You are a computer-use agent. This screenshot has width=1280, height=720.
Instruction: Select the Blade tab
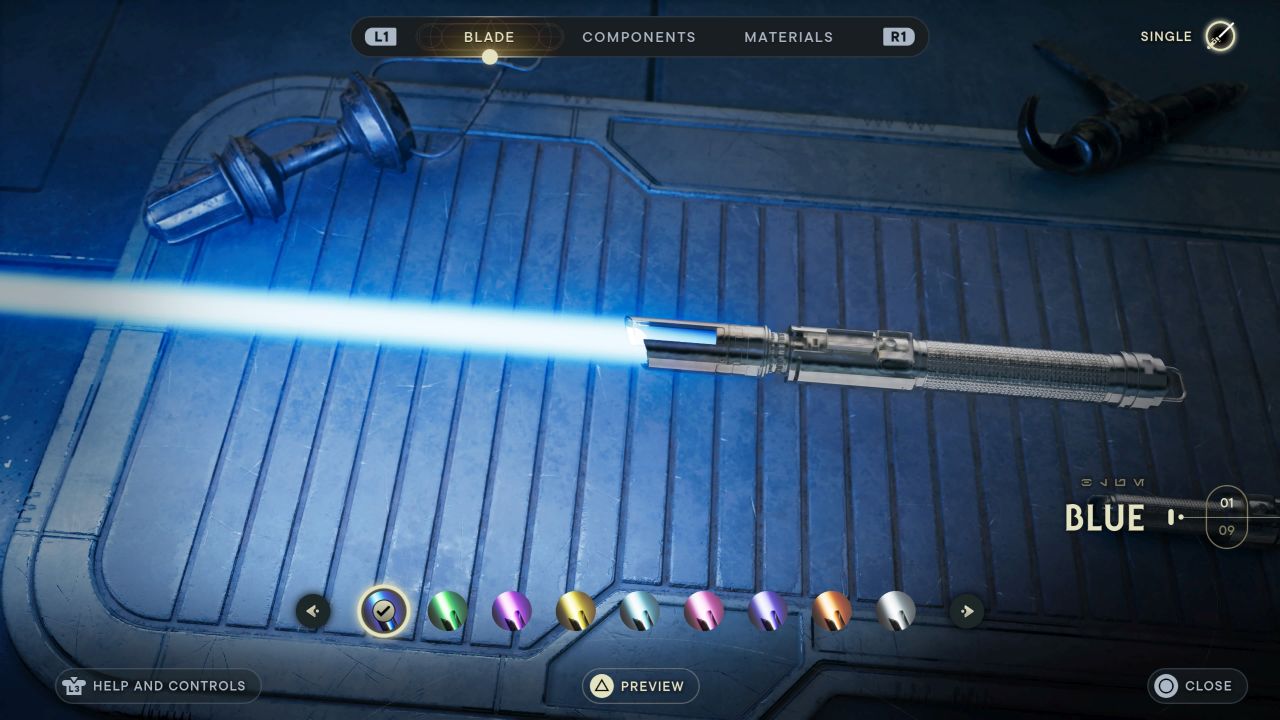489,37
